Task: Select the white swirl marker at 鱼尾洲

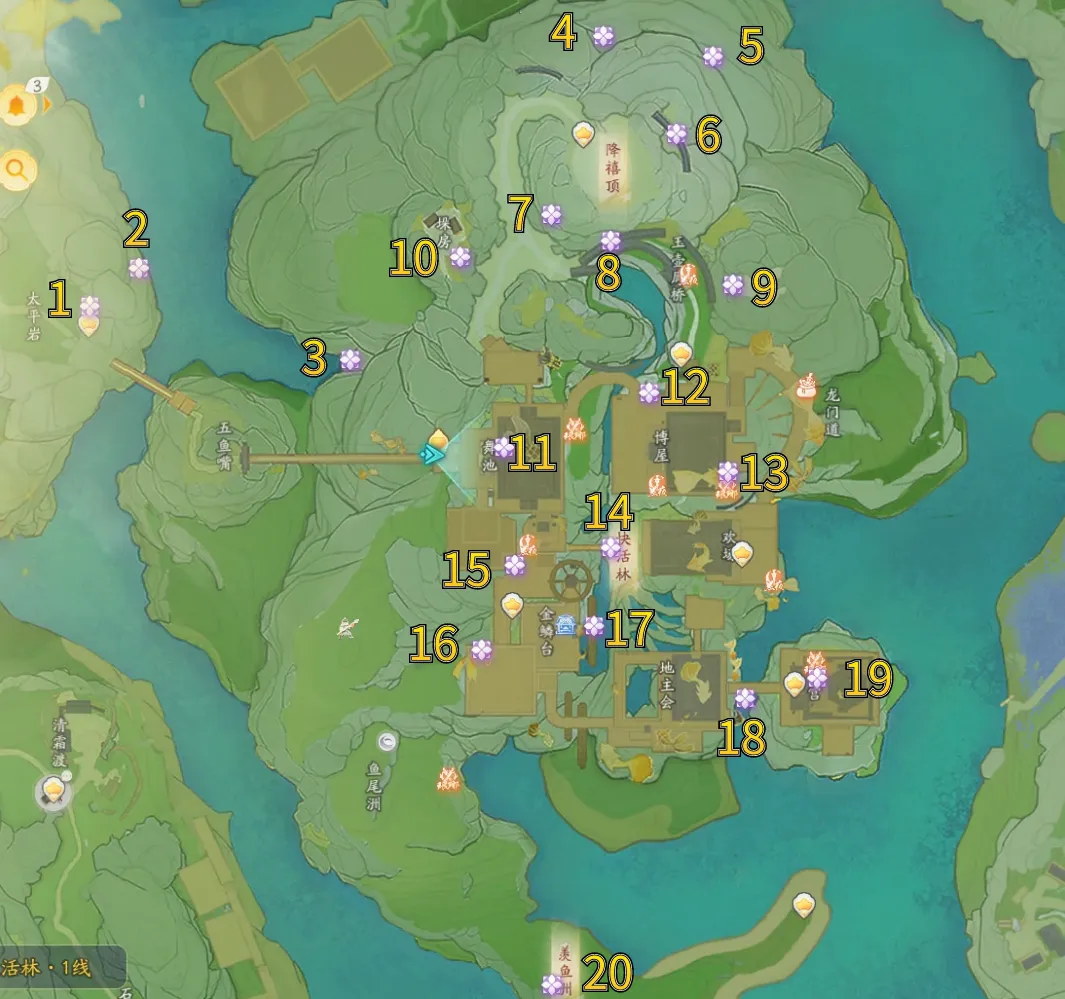Action: pyautogui.click(x=387, y=741)
